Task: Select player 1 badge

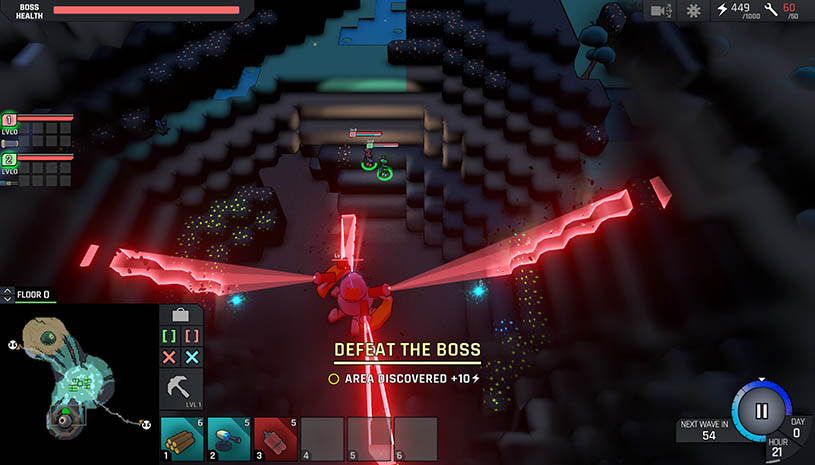Action: click(9, 119)
